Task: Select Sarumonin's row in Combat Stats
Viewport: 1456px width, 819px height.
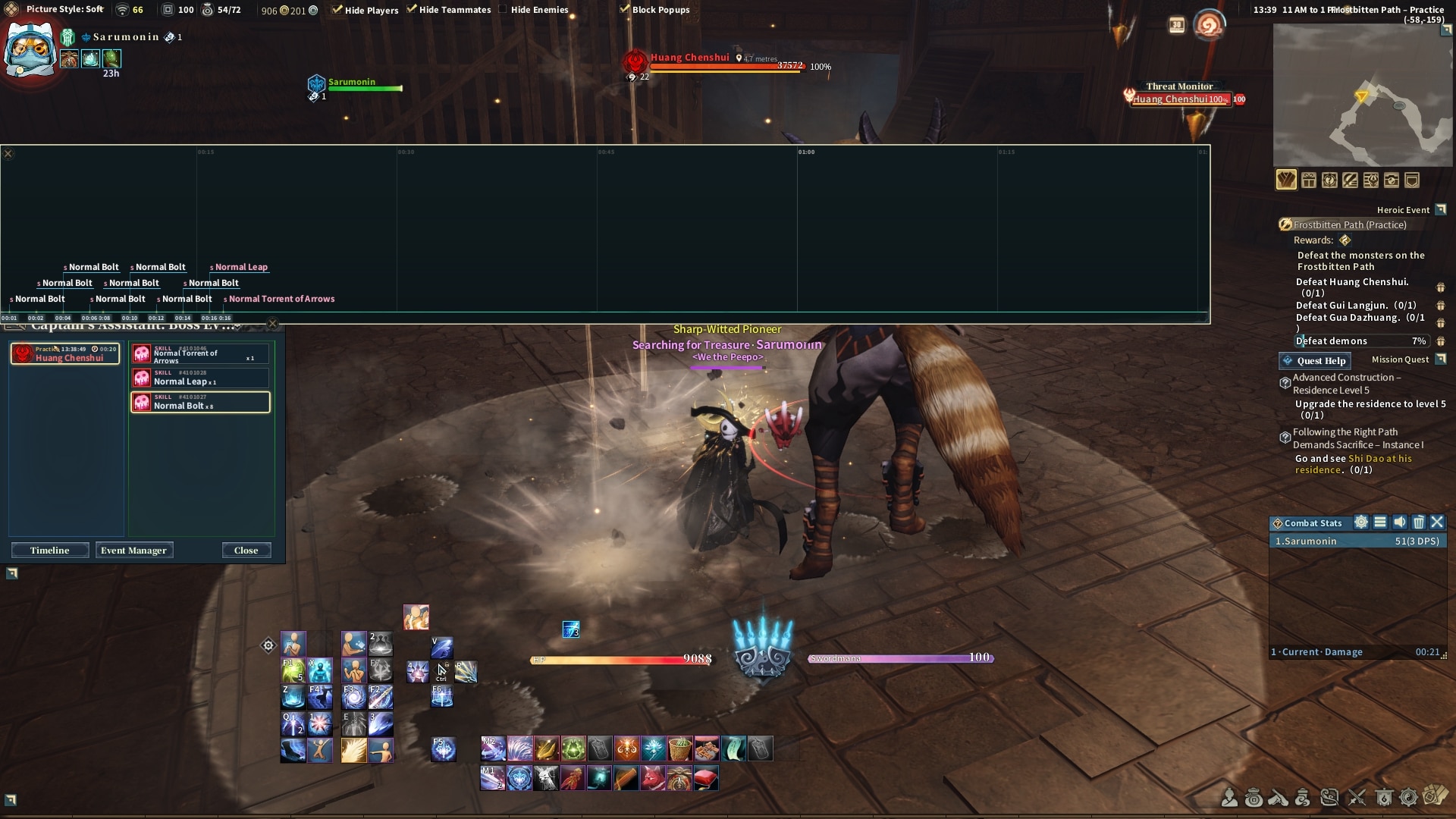Action: 1357,541
